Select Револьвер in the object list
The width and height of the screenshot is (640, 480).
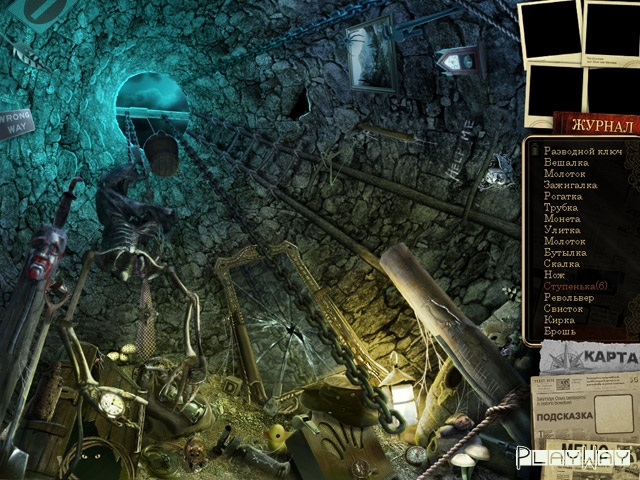pos(570,298)
